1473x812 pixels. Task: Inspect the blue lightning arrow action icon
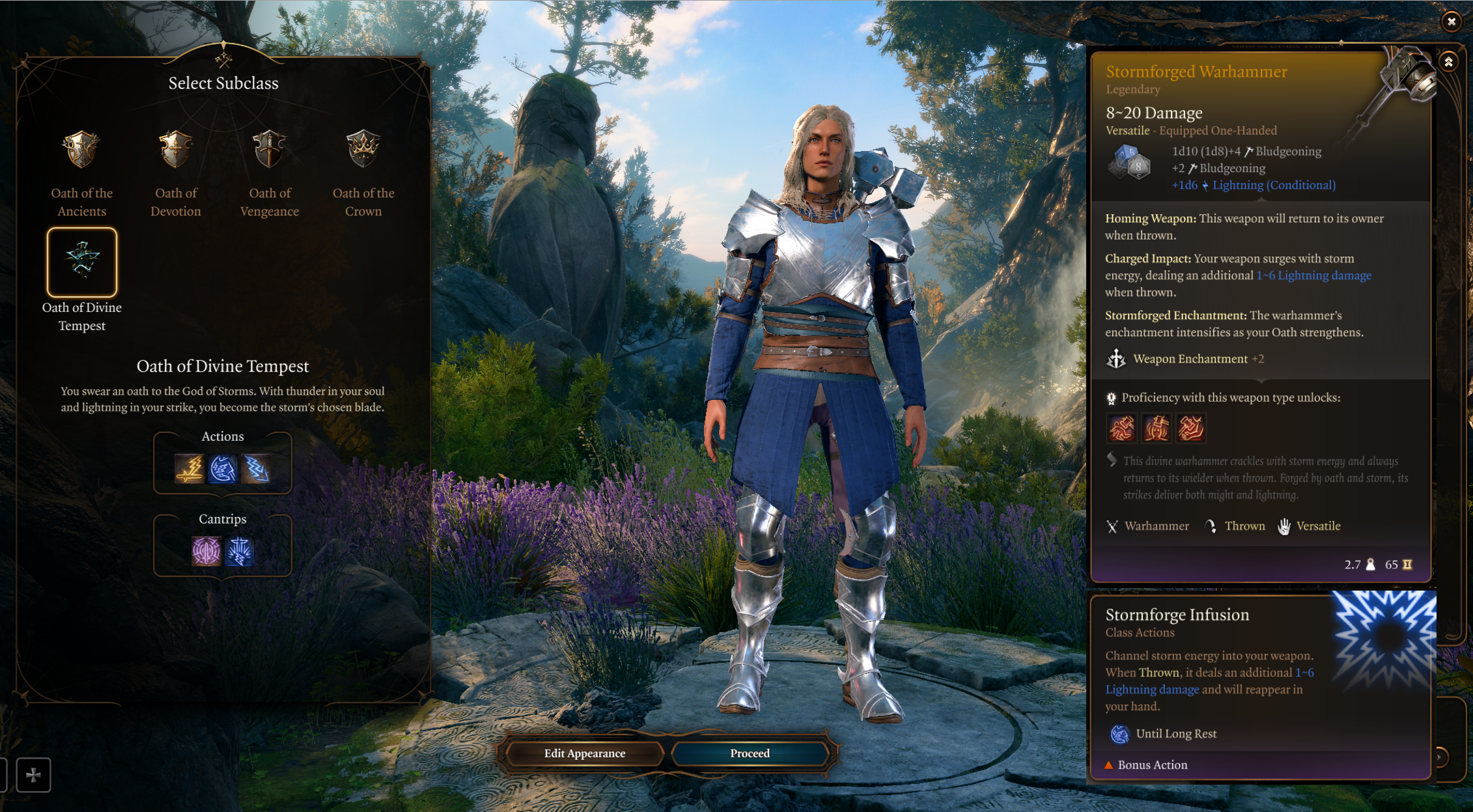pos(256,469)
